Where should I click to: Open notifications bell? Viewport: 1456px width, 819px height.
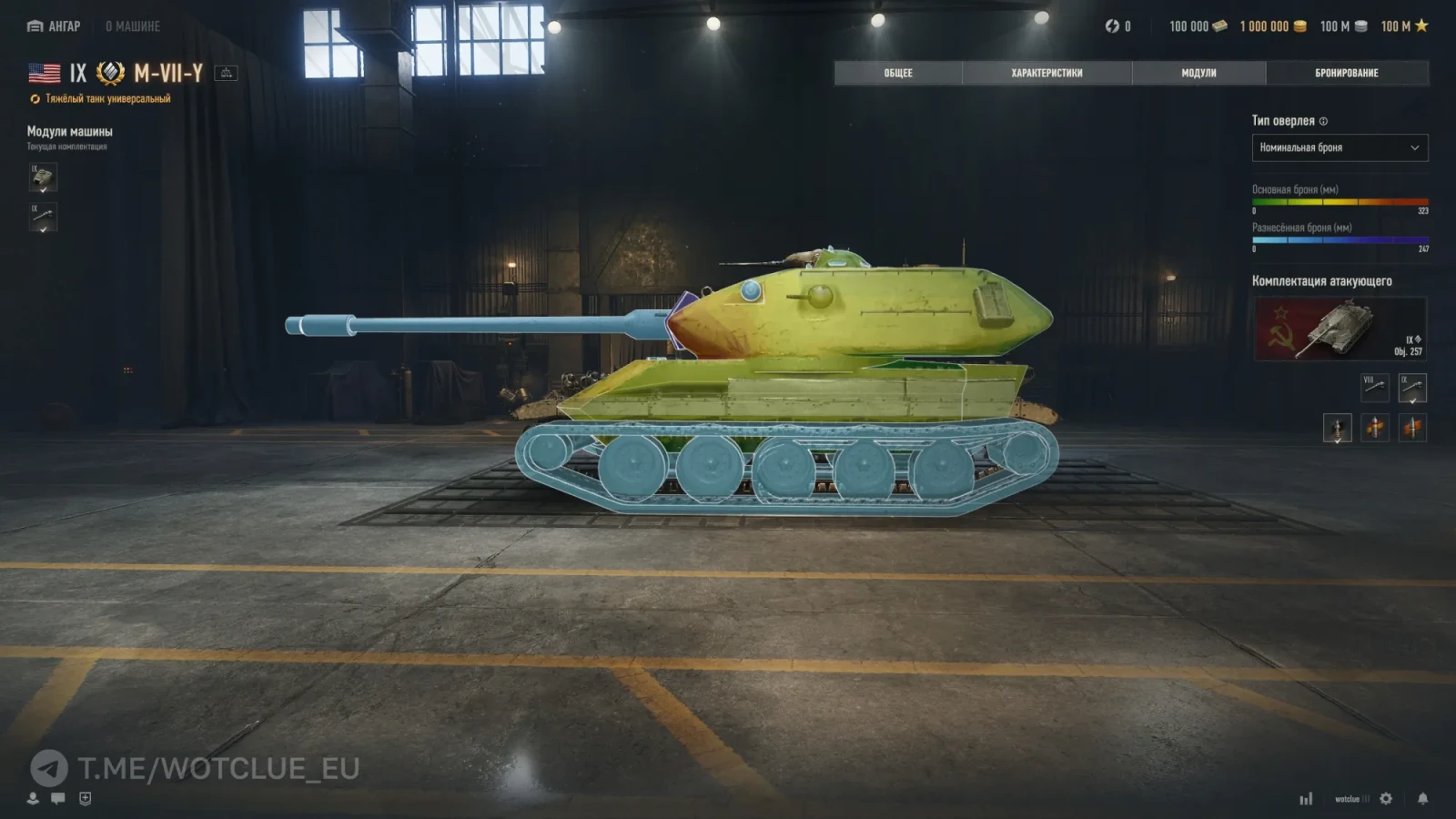point(1422,798)
